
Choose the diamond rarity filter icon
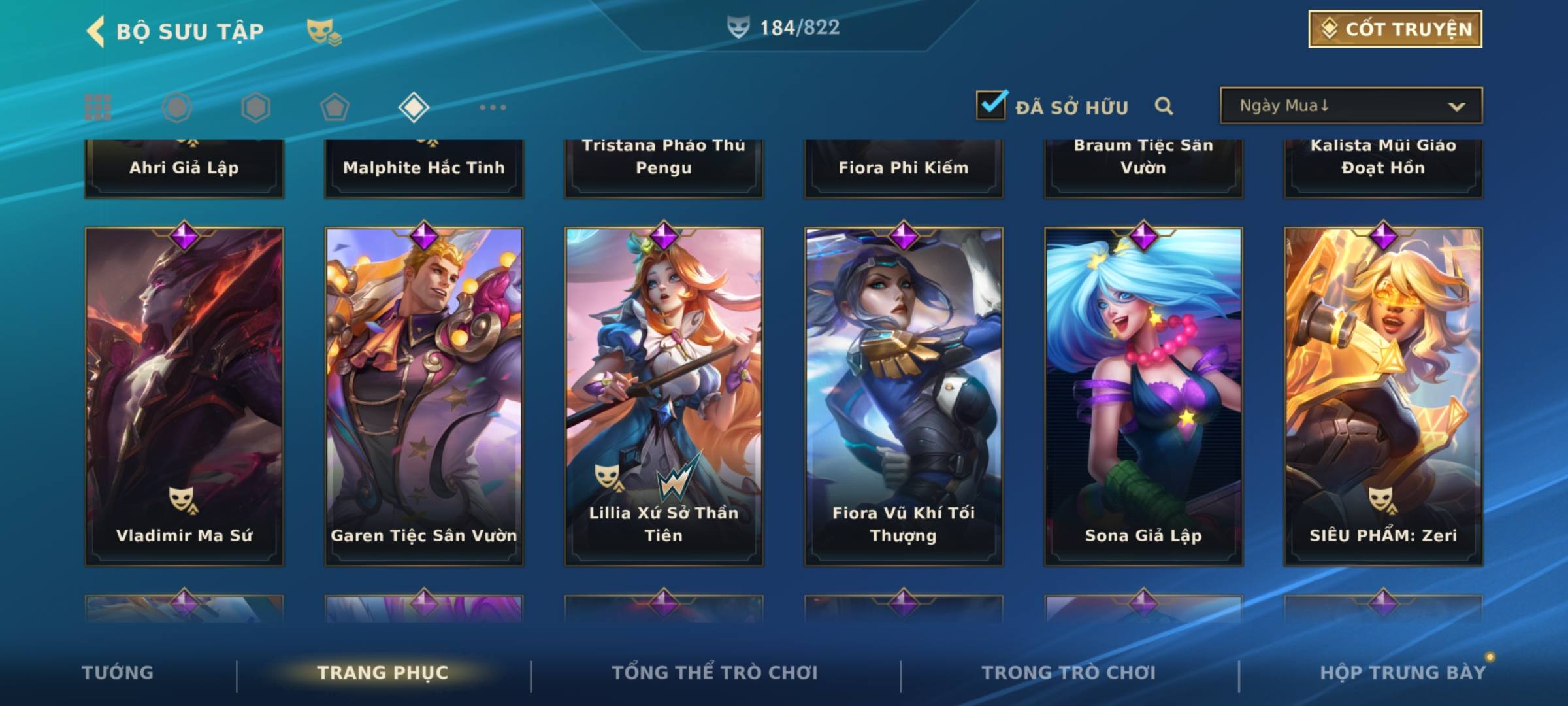click(414, 107)
